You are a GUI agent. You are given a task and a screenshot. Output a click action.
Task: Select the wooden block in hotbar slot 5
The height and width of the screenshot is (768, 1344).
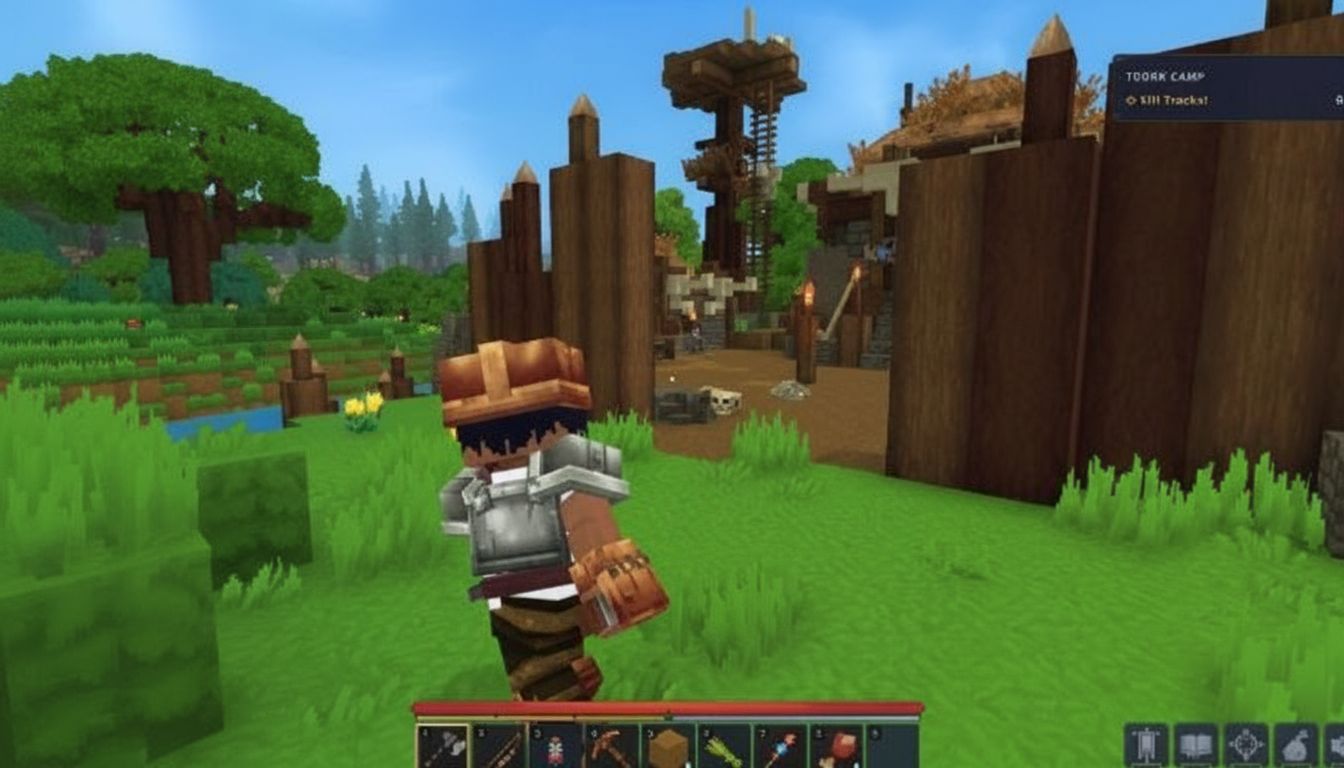[x=667, y=747]
